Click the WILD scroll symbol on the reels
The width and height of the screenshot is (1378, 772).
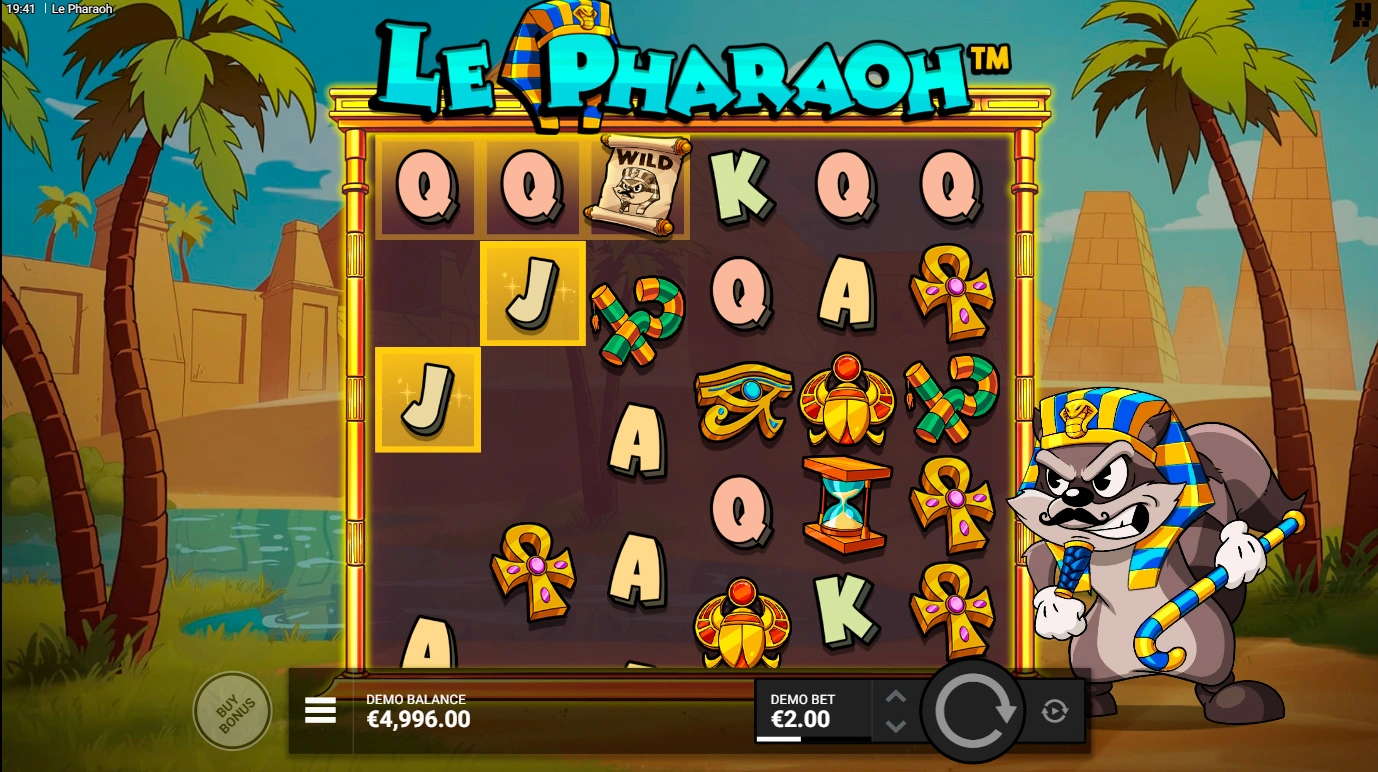pos(638,185)
